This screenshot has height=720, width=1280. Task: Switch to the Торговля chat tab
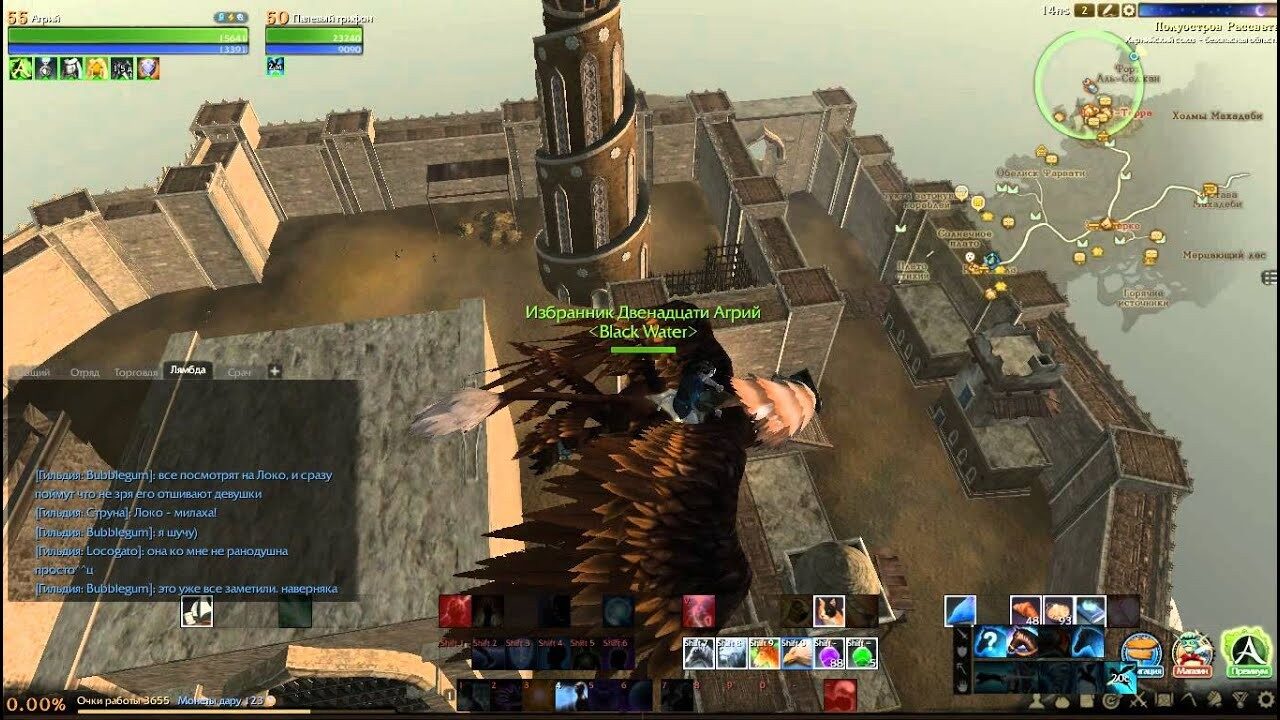(x=136, y=372)
